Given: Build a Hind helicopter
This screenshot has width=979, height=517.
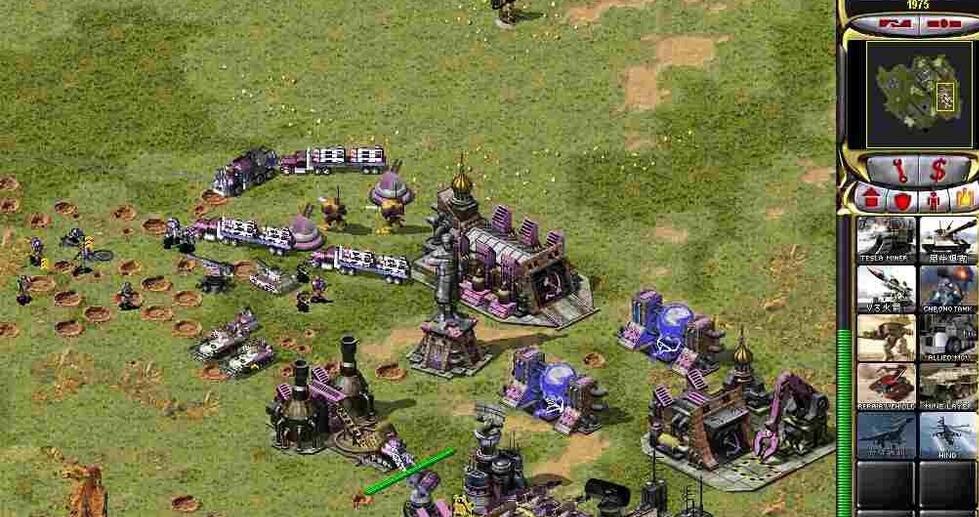Looking at the screenshot, I should point(947,435).
